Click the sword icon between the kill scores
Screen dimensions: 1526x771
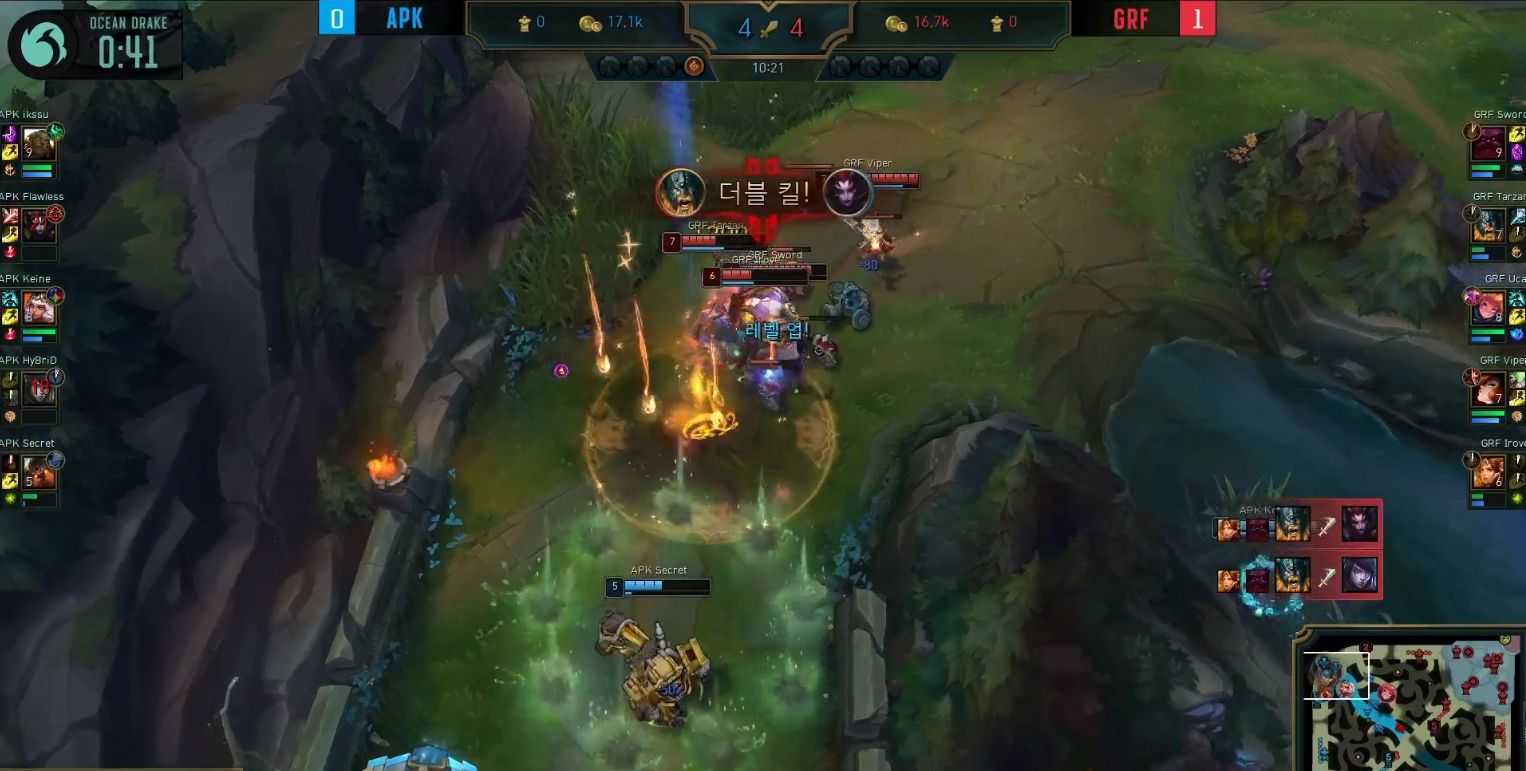[768, 27]
